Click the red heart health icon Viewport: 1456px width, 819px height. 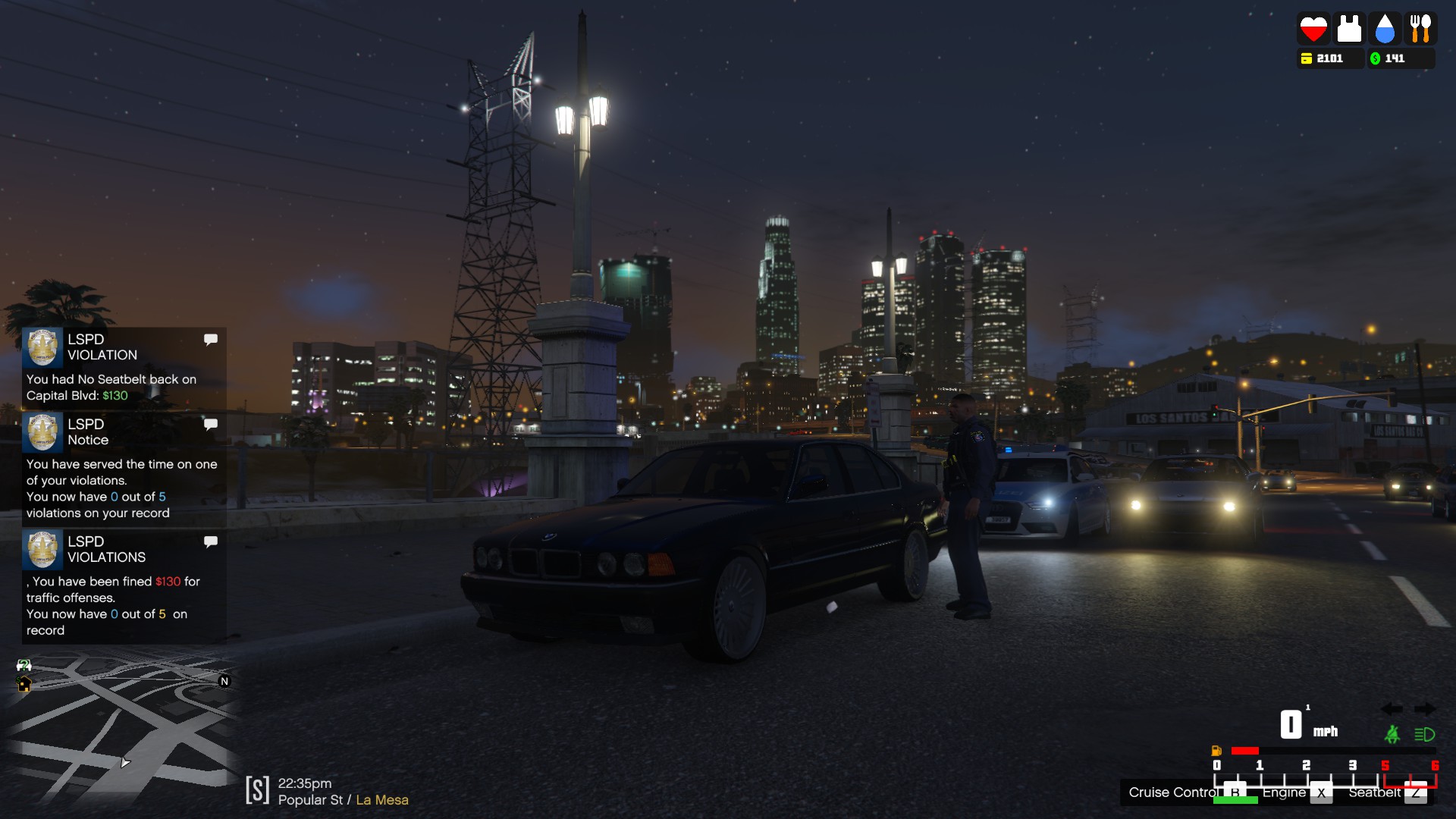click(x=1313, y=29)
